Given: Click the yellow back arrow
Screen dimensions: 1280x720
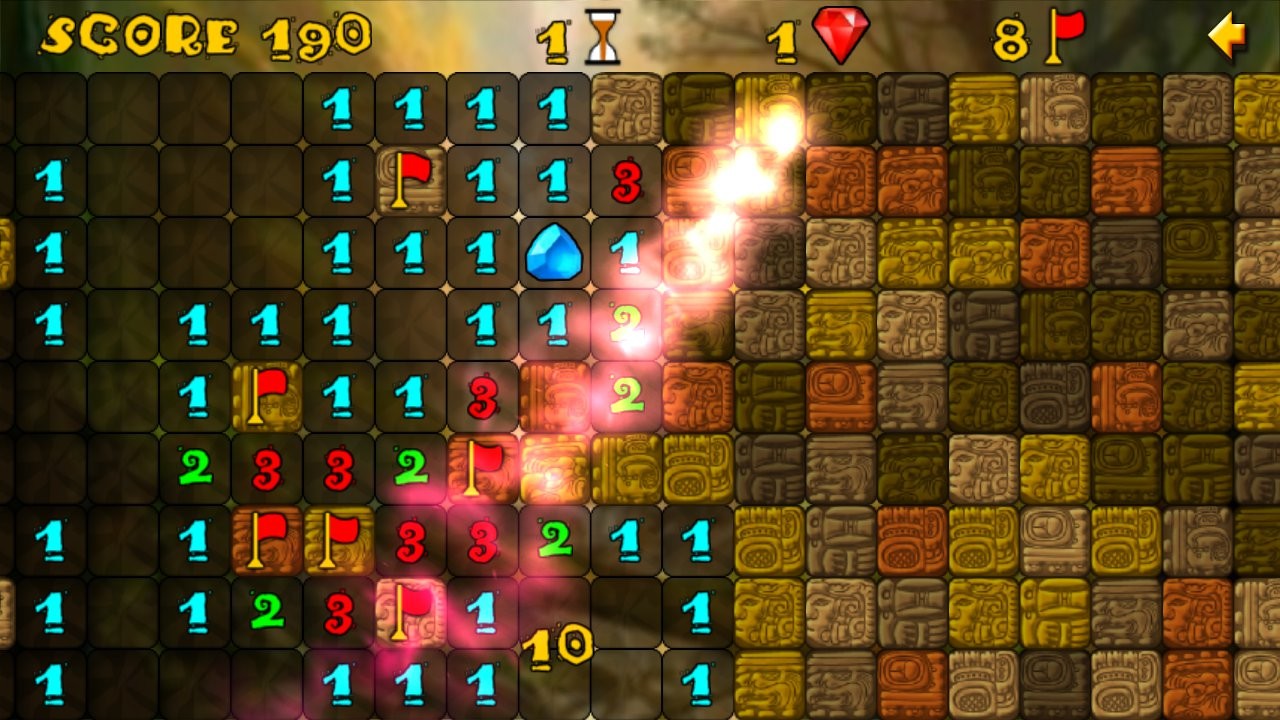Looking at the screenshot, I should [1226, 37].
